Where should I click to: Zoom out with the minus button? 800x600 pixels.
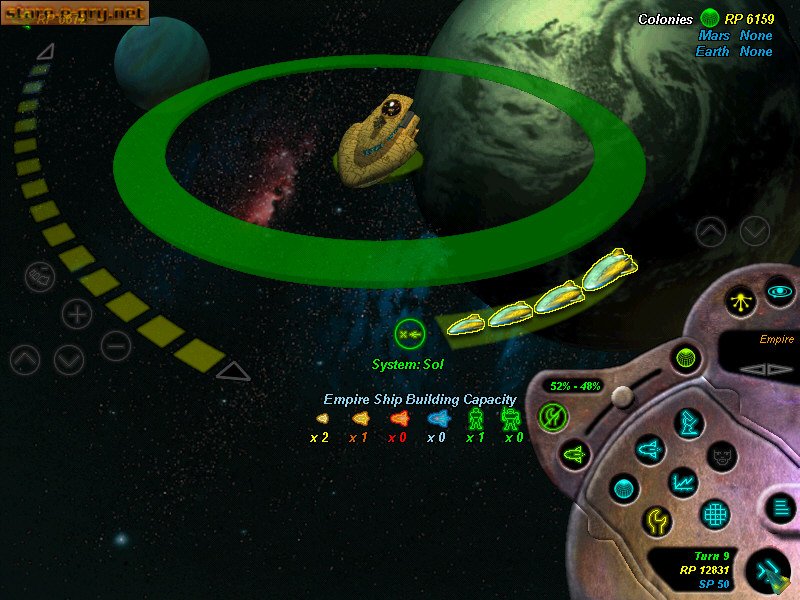tap(116, 346)
